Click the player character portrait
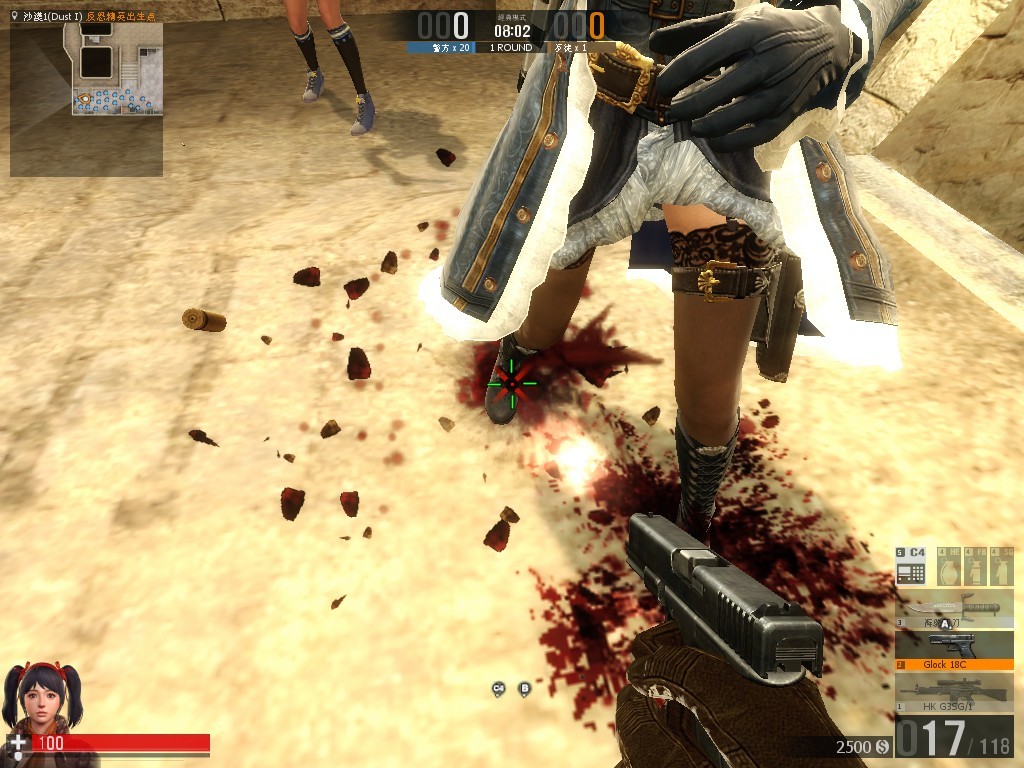 point(42,697)
